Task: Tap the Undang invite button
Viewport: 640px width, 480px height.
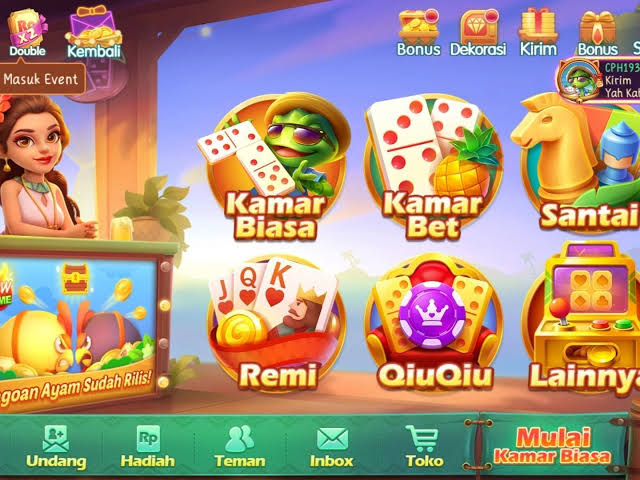Action: [x=56, y=446]
